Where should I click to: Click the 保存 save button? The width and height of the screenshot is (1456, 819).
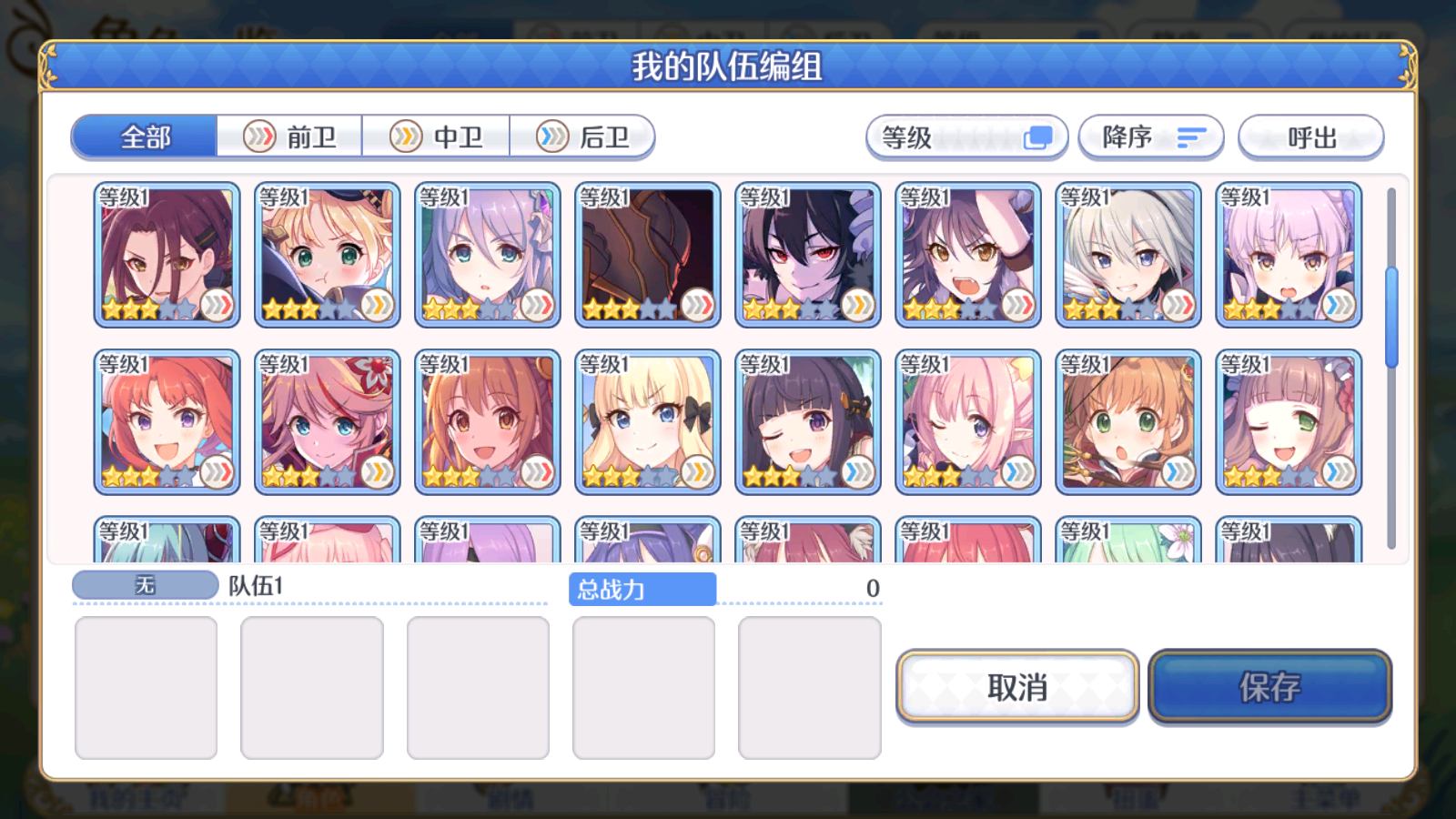pos(1270,689)
